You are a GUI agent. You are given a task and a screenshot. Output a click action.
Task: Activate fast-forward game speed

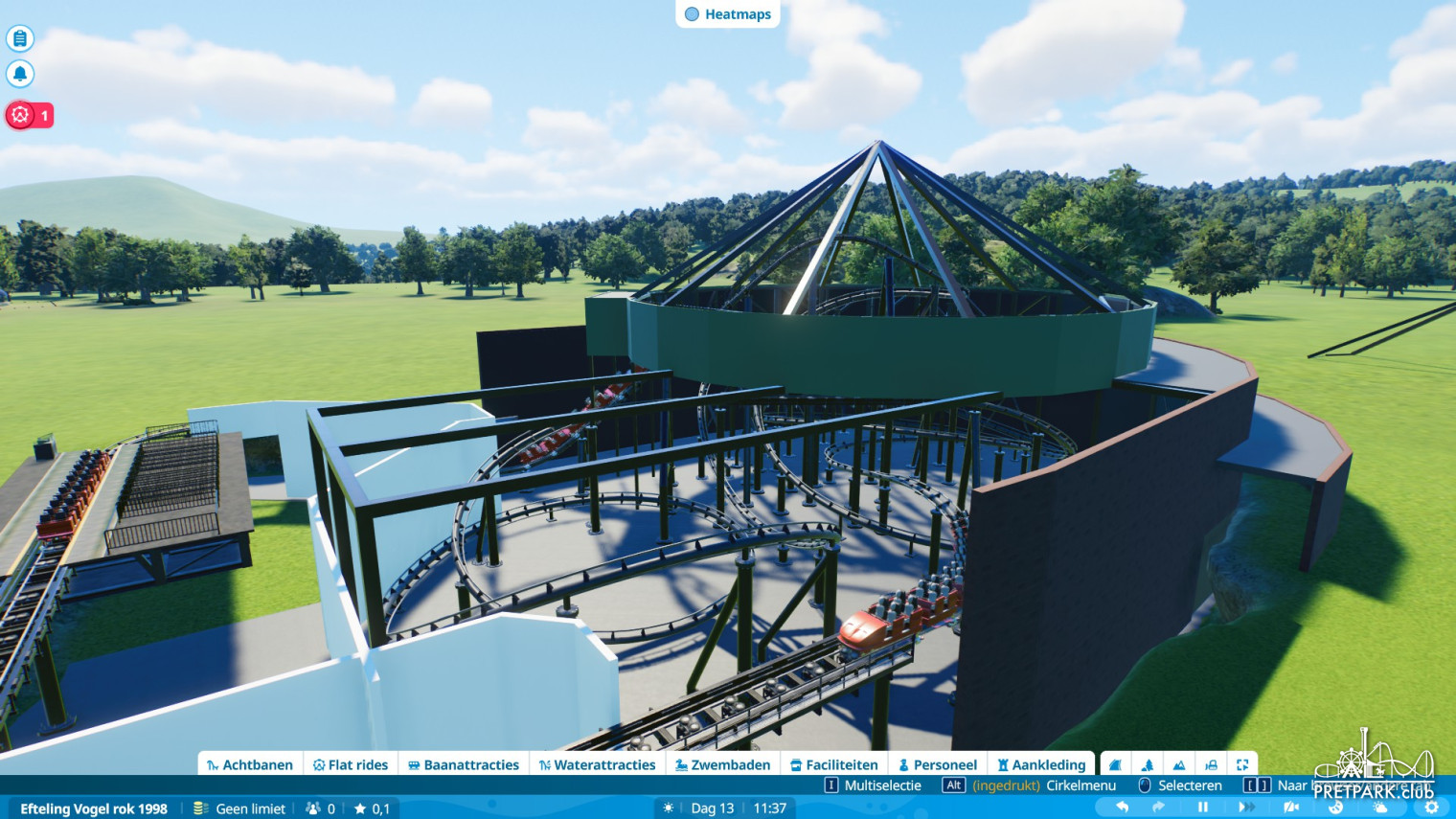pyautogui.click(x=1246, y=808)
